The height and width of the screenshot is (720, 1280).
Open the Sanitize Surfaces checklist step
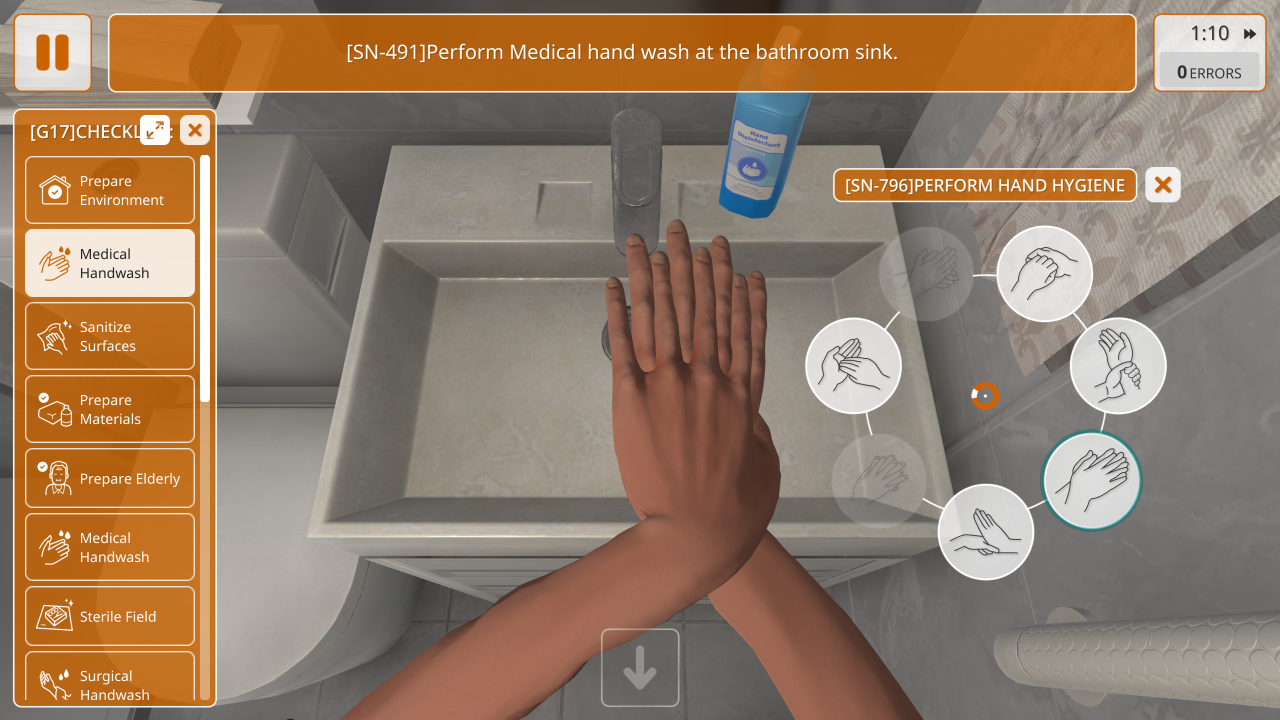pyautogui.click(x=110, y=336)
